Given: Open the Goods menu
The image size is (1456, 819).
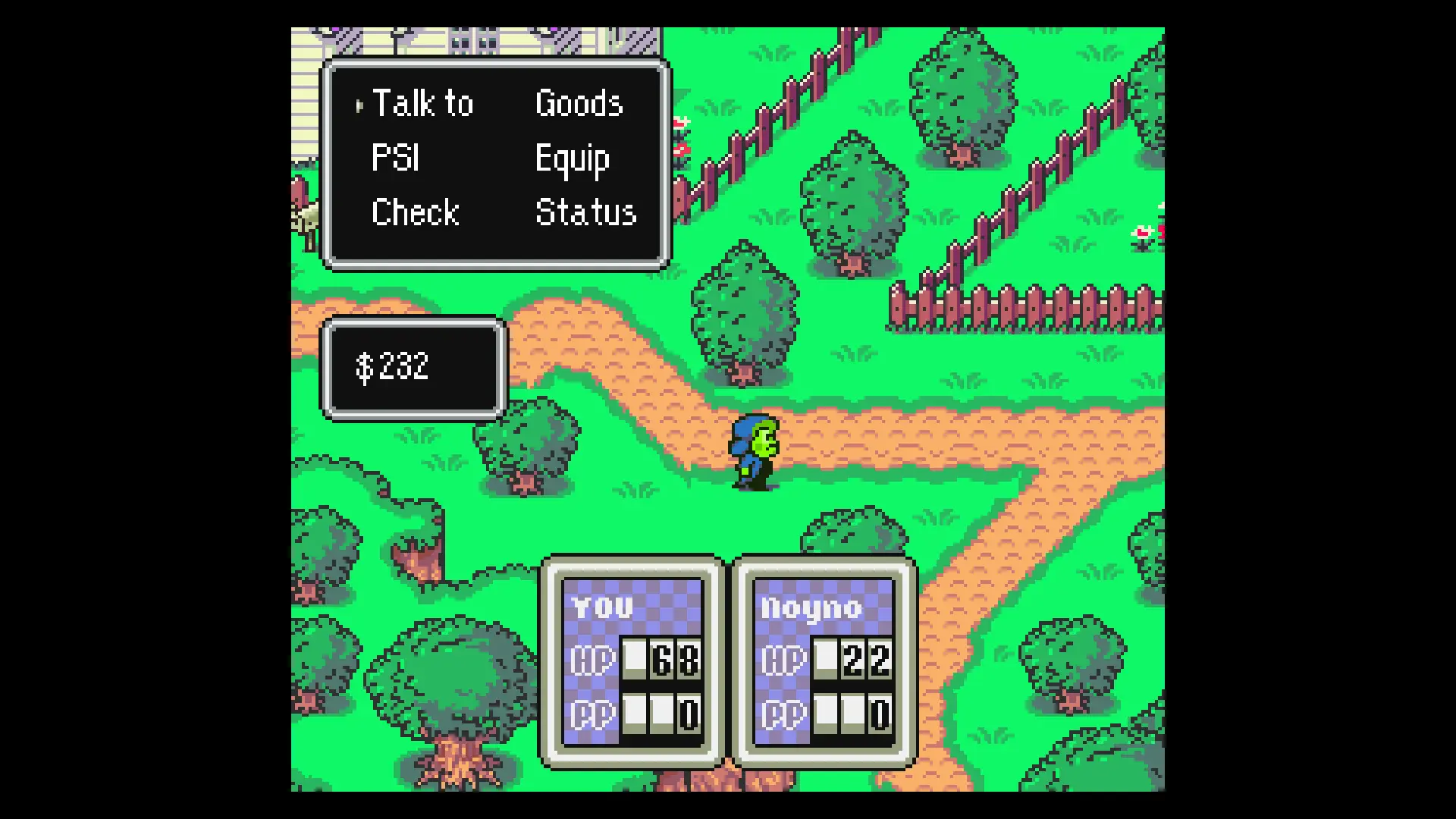Looking at the screenshot, I should pyautogui.click(x=579, y=104).
